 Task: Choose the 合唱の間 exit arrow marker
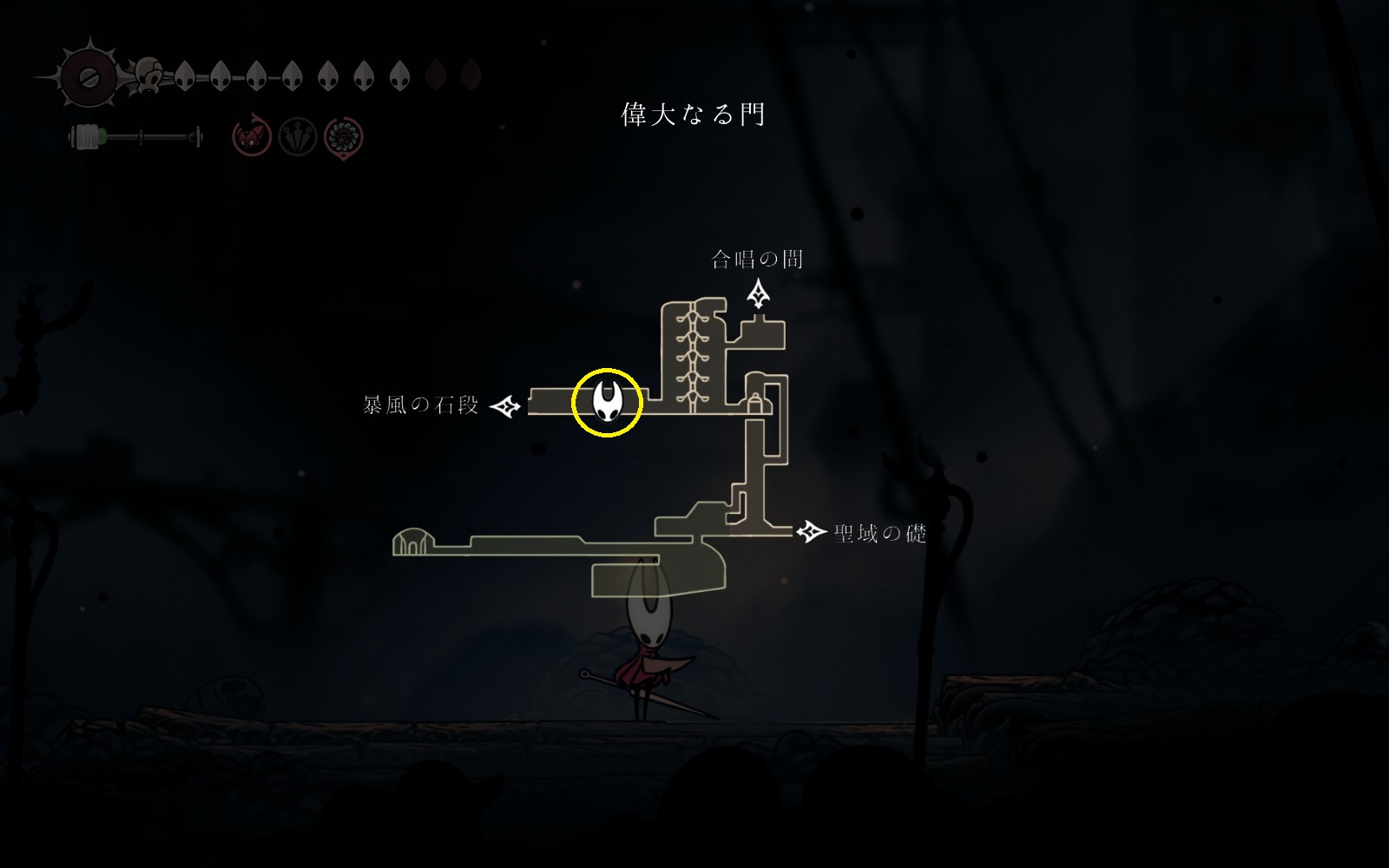point(760,293)
